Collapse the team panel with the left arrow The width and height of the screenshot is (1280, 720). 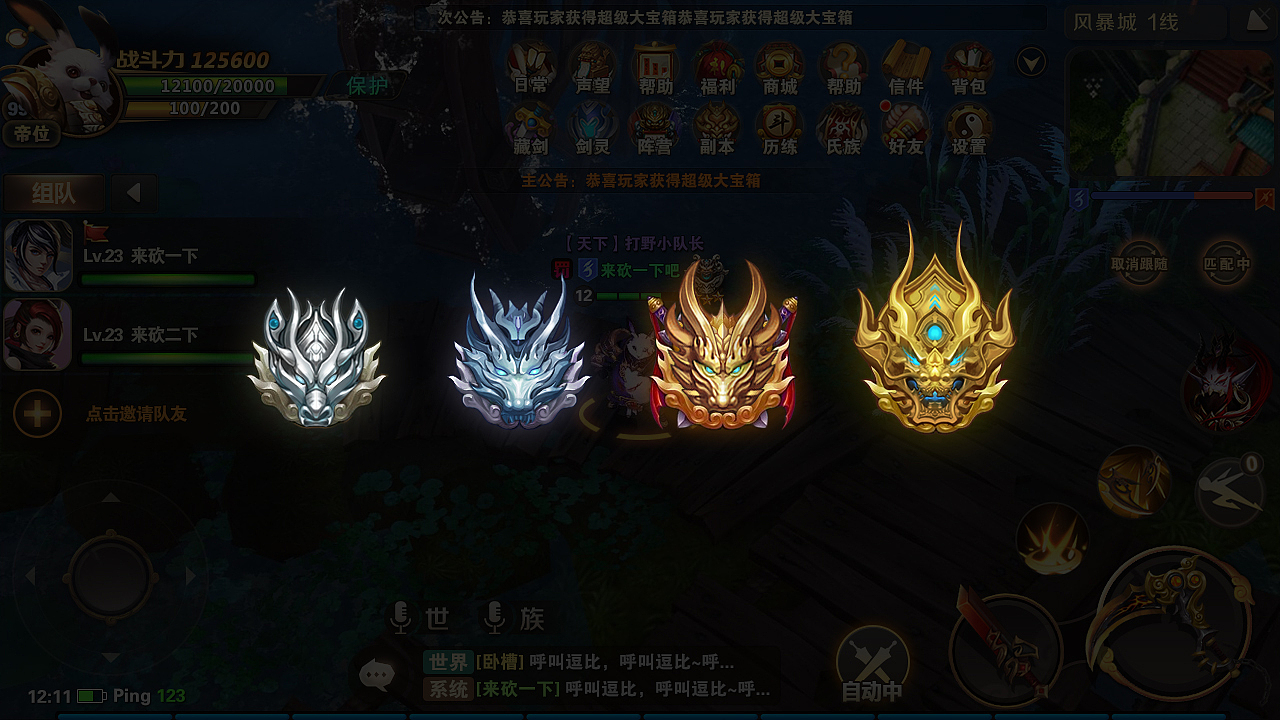[x=133, y=192]
